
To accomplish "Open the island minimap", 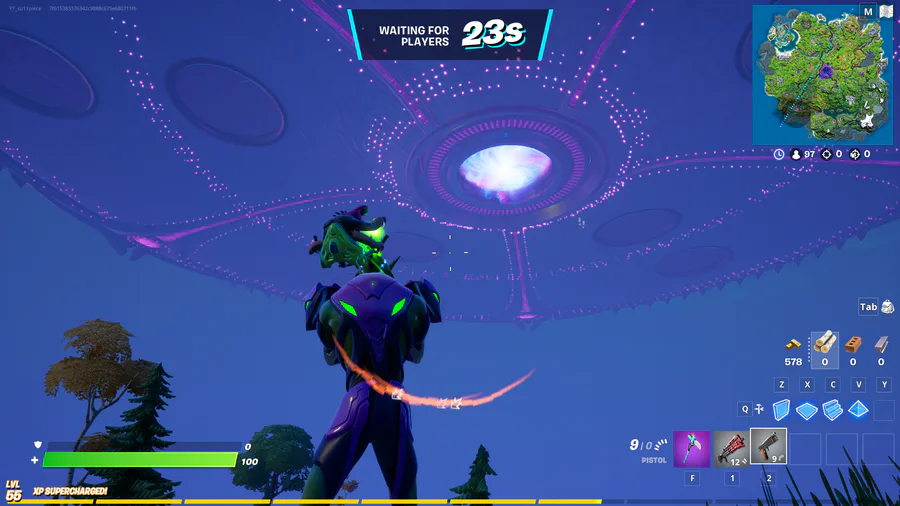I will pos(822,75).
